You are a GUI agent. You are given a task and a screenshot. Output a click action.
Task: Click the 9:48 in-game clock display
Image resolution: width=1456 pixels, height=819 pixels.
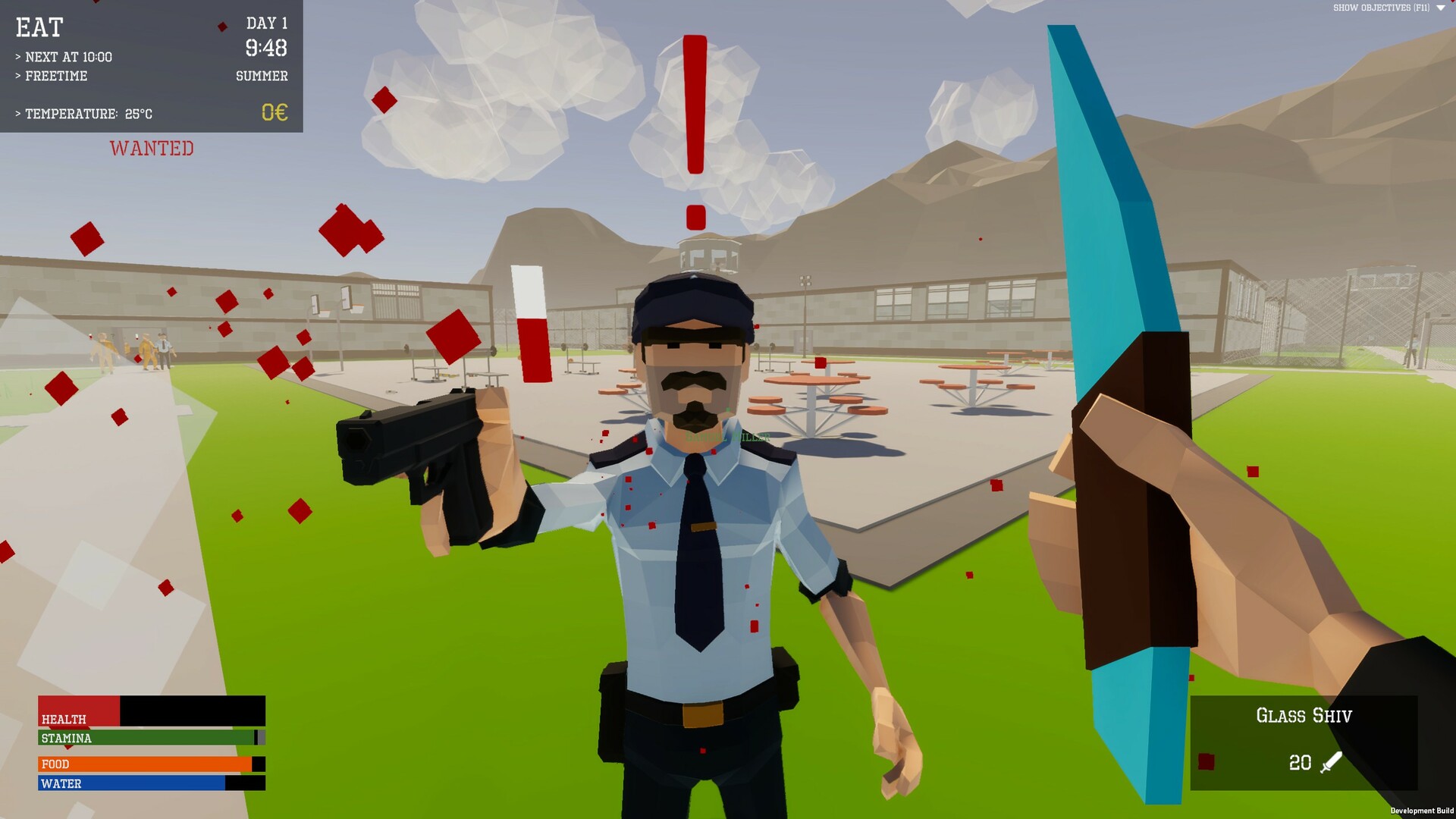point(265,48)
